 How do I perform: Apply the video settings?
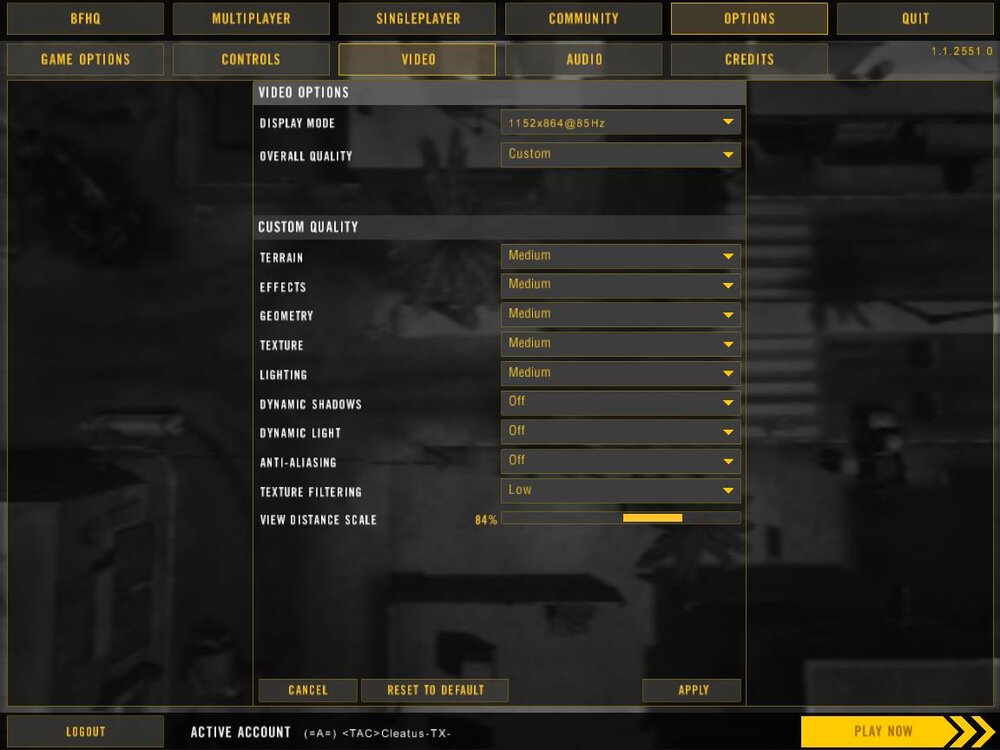692,690
